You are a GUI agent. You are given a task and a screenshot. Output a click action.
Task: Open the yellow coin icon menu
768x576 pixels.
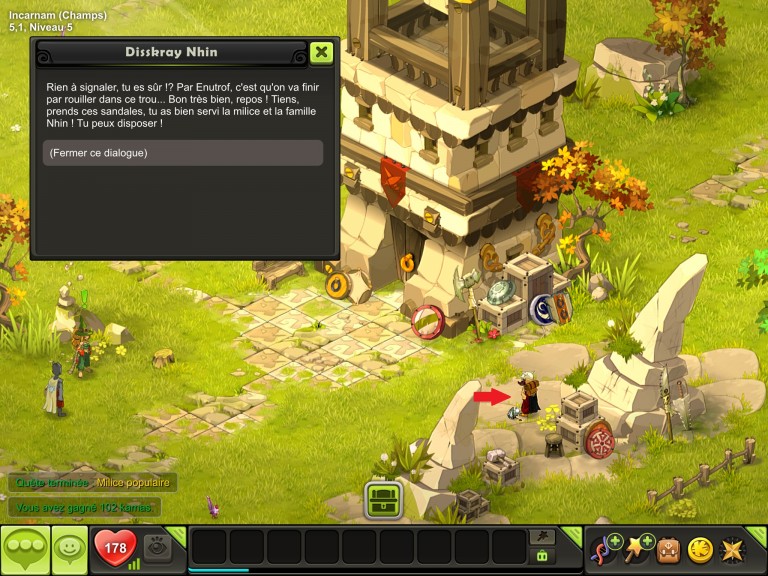click(x=701, y=549)
